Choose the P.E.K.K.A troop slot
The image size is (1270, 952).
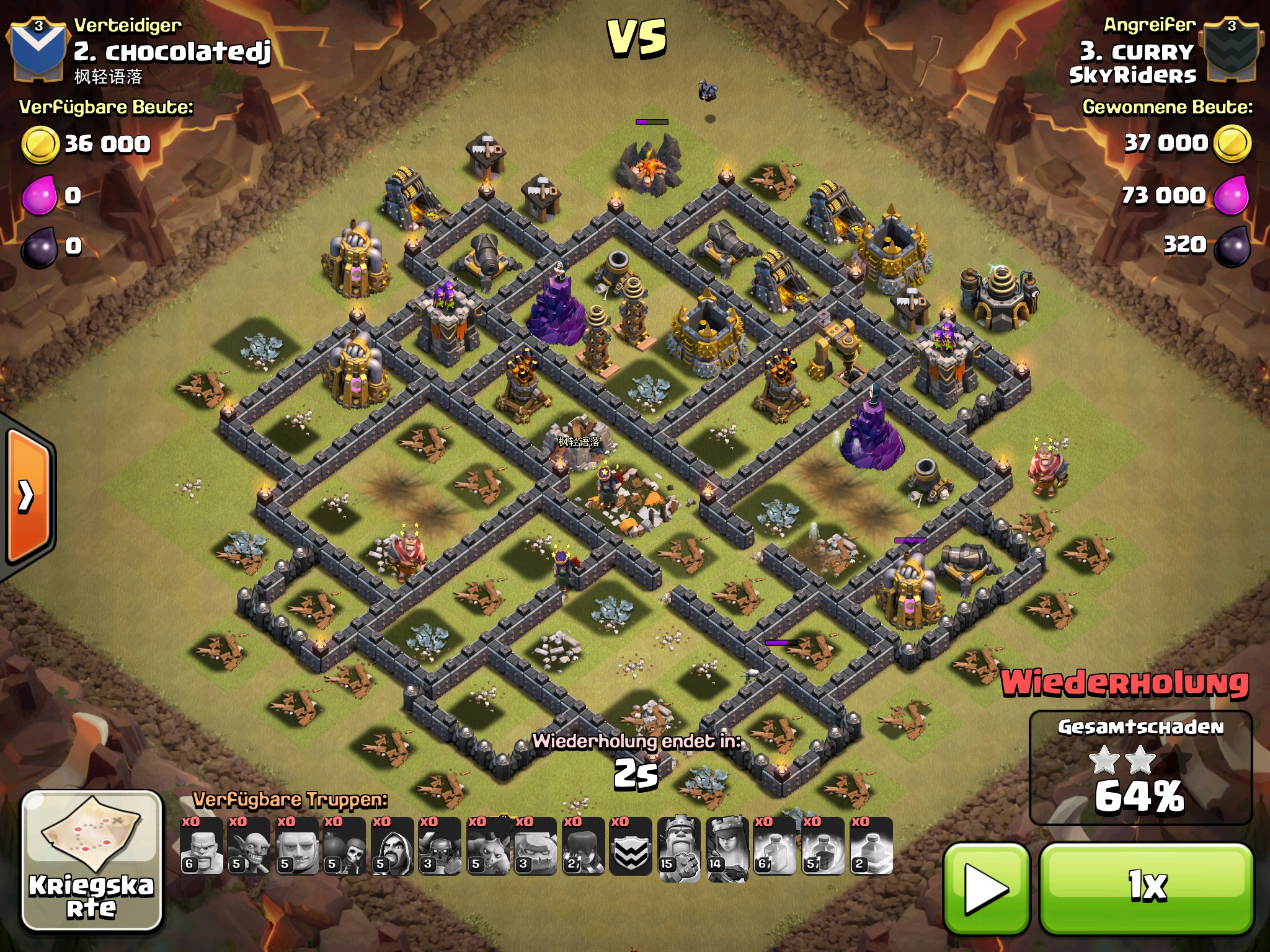point(440,845)
